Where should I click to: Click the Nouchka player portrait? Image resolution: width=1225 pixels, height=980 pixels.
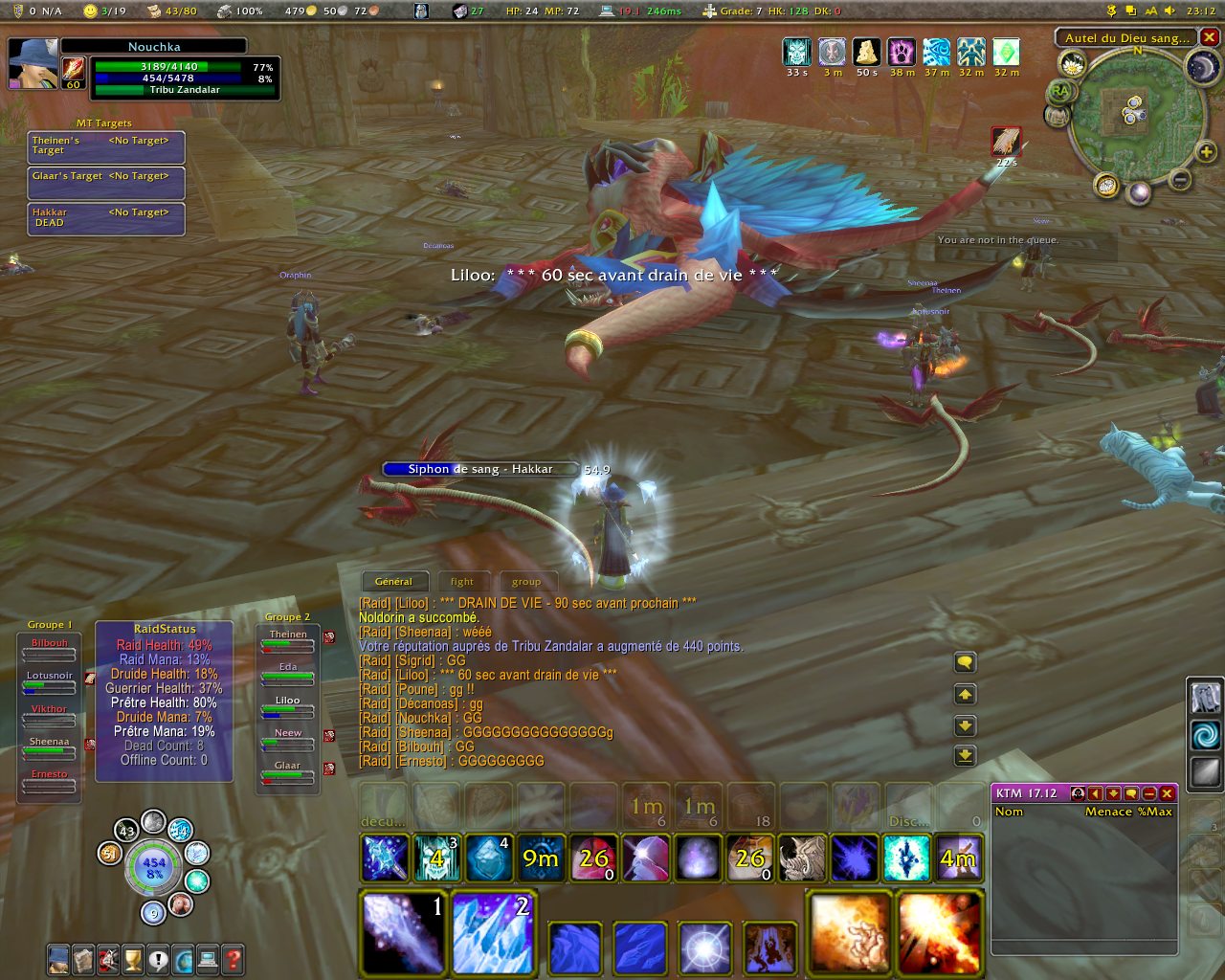pyautogui.click(x=33, y=62)
